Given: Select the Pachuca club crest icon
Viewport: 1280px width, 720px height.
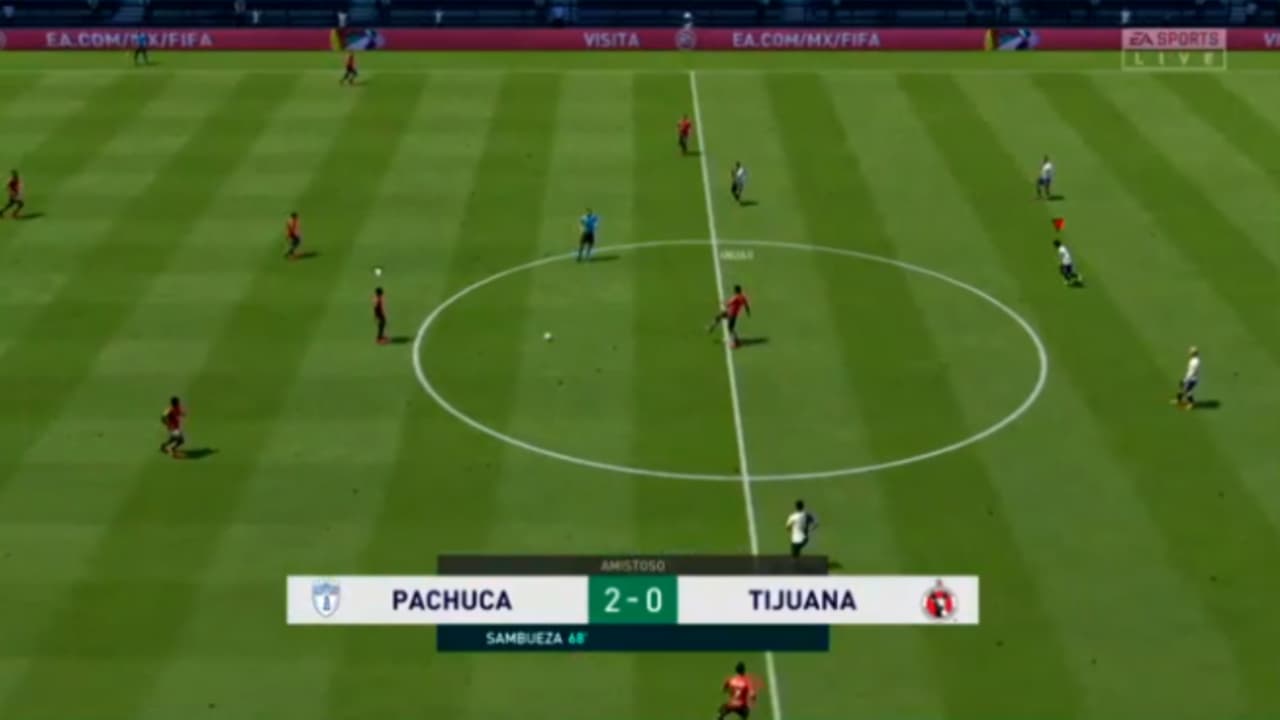Looking at the screenshot, I should pos(326,600).
